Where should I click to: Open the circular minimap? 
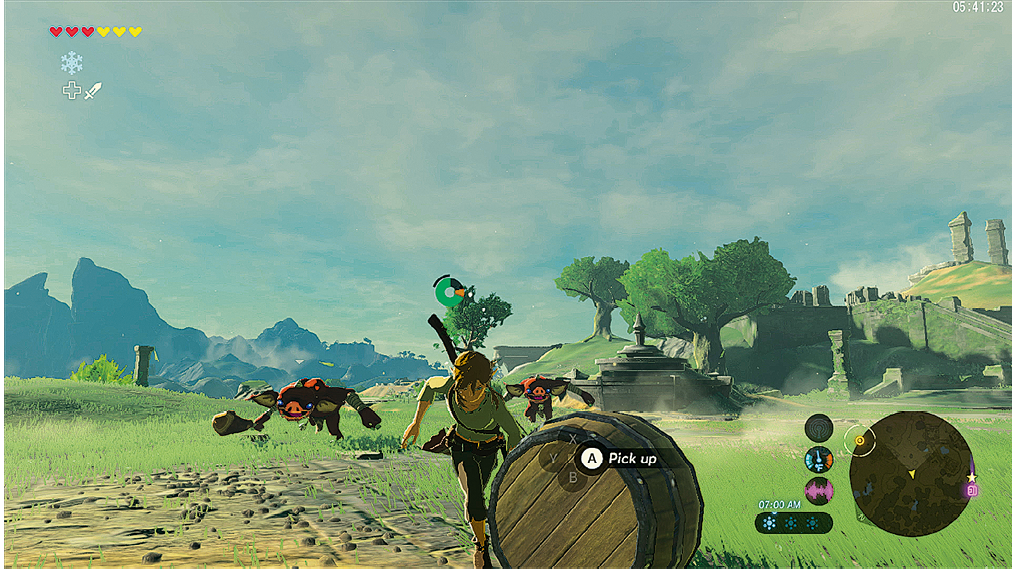pyautogui.click(x=910, y=473)
